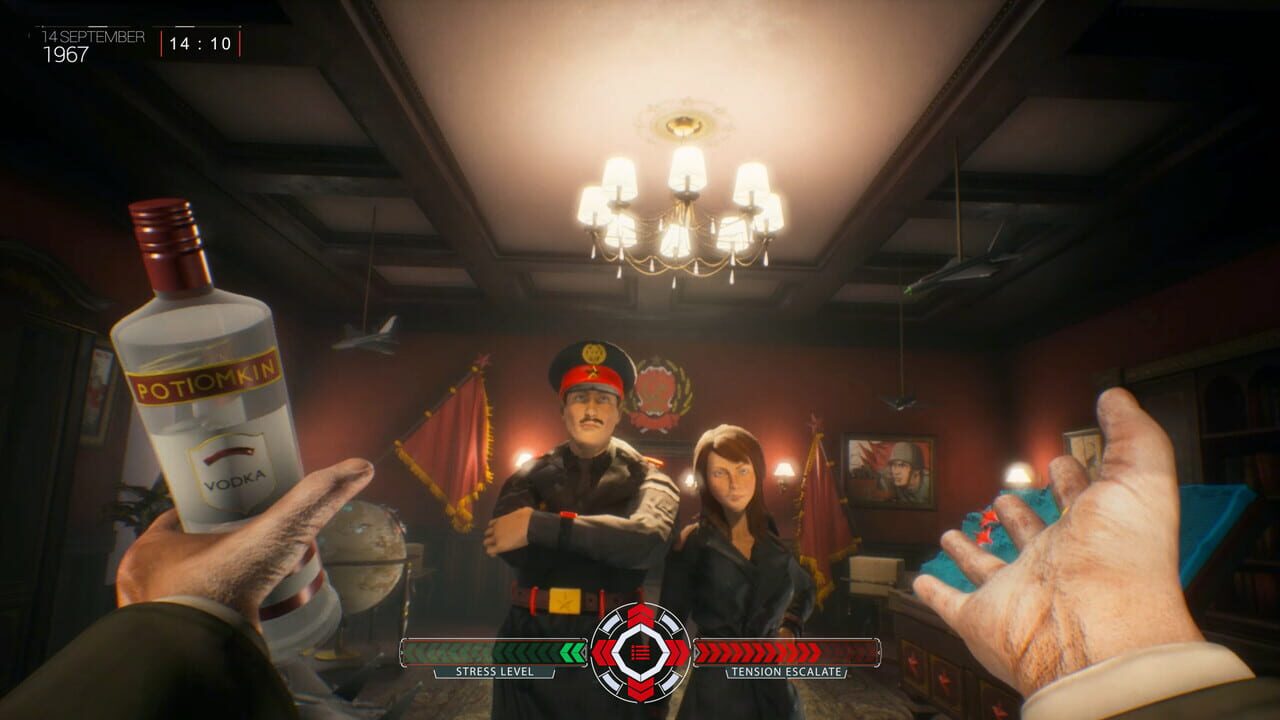Toggle the white segment at the dial's bottom-right
This screenshot has height=720, width=1280.
pos(670,681)
